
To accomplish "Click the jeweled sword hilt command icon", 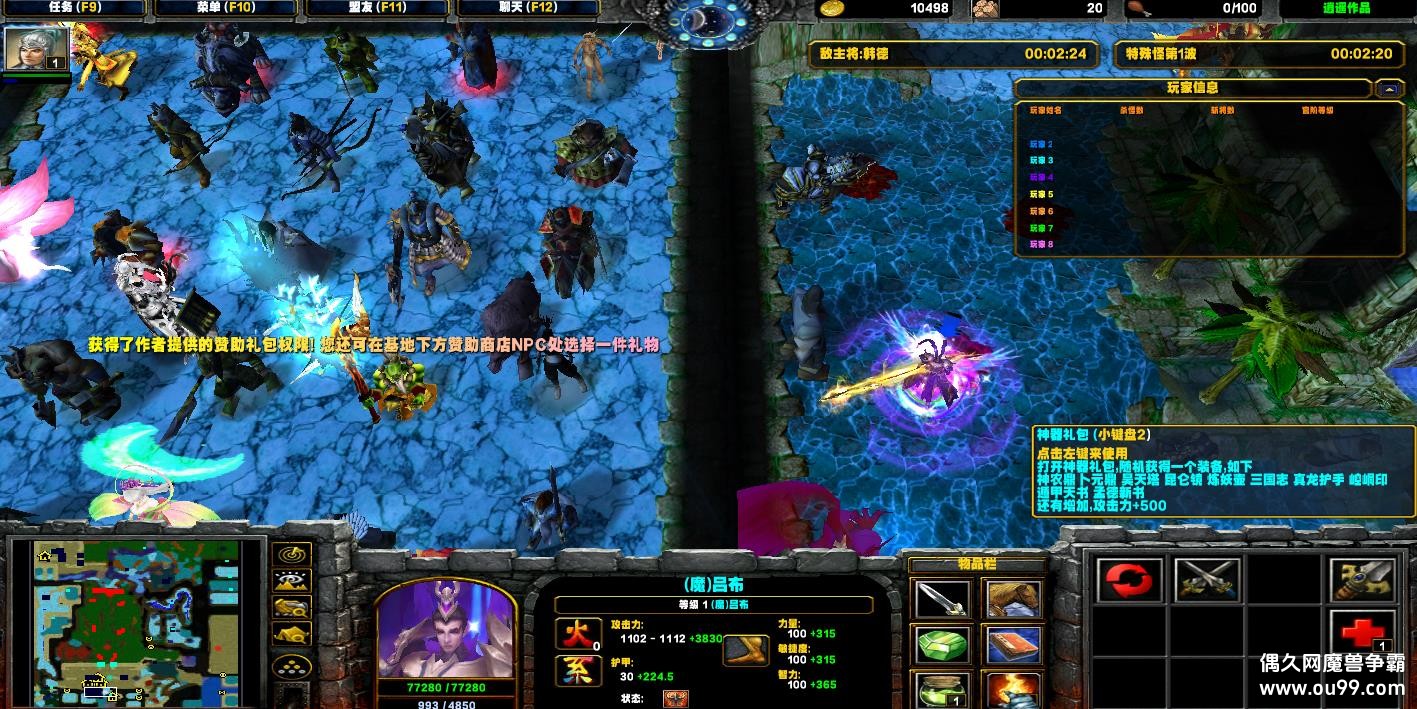I will tap(1361, 579).
